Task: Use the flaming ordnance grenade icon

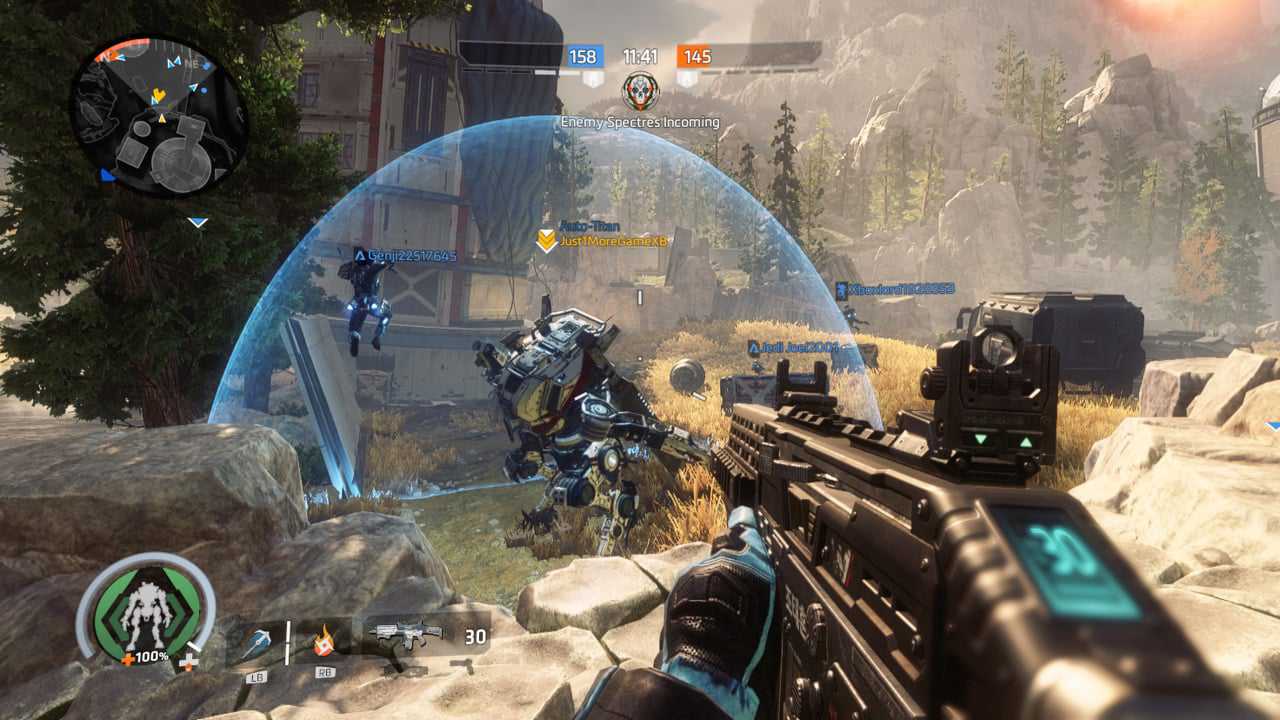Action: pyautogui.click(x=323, y=640)
